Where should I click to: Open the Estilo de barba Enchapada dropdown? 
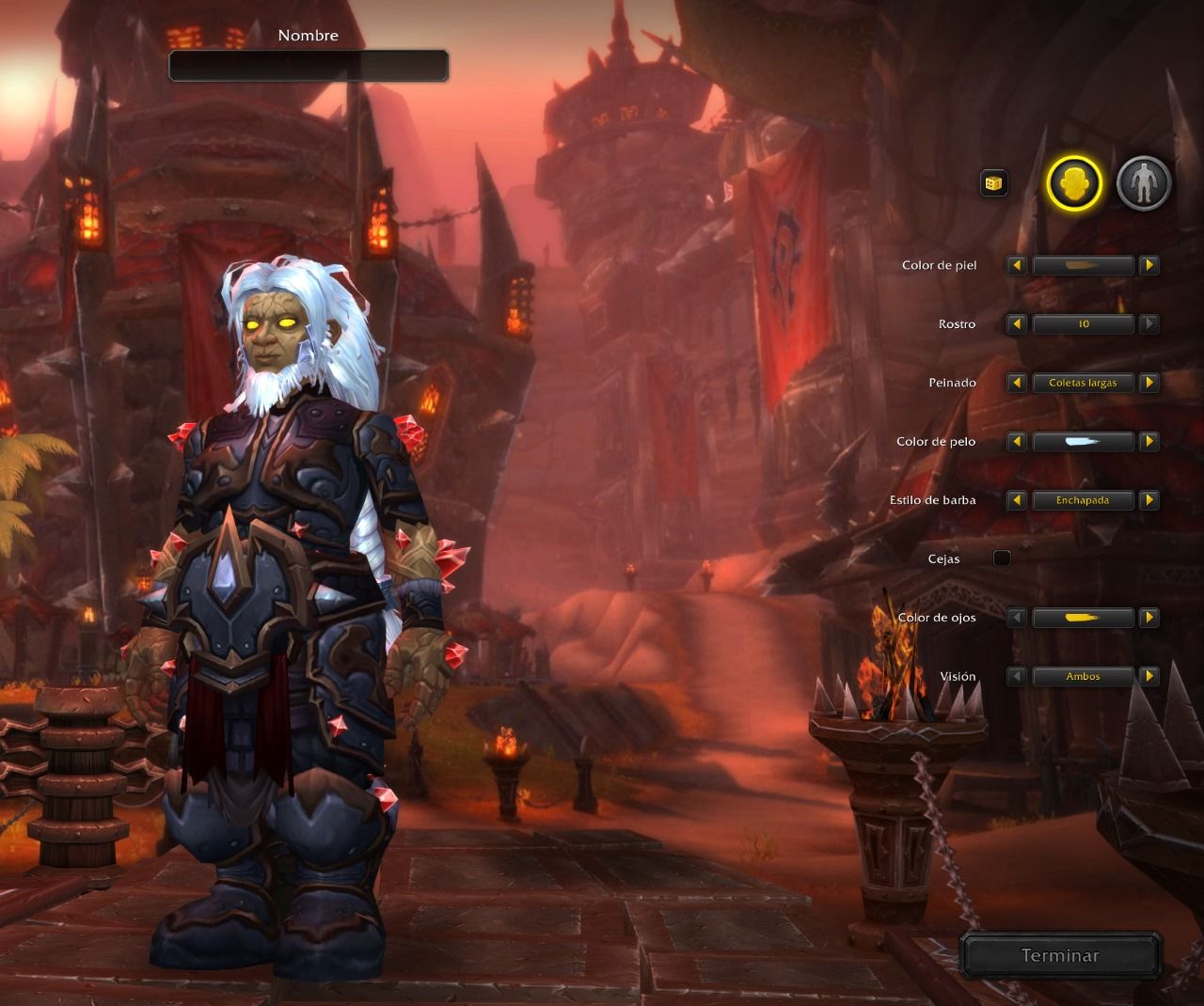(x=1083, y=500)
